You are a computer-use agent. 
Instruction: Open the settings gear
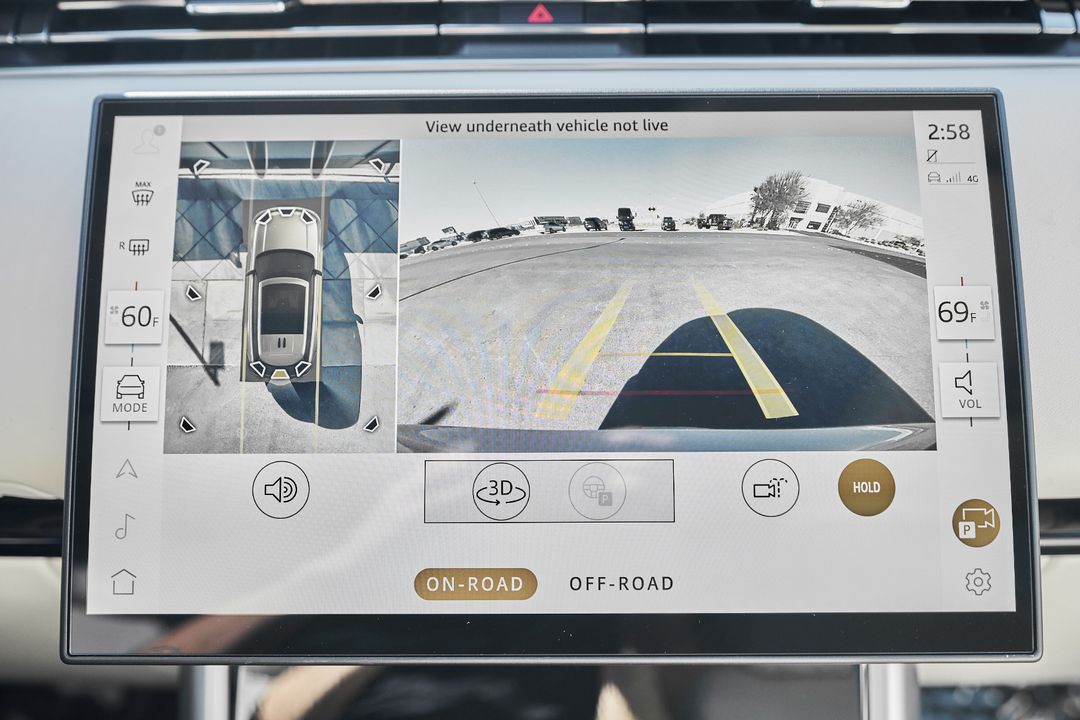(x=977, y=582)
